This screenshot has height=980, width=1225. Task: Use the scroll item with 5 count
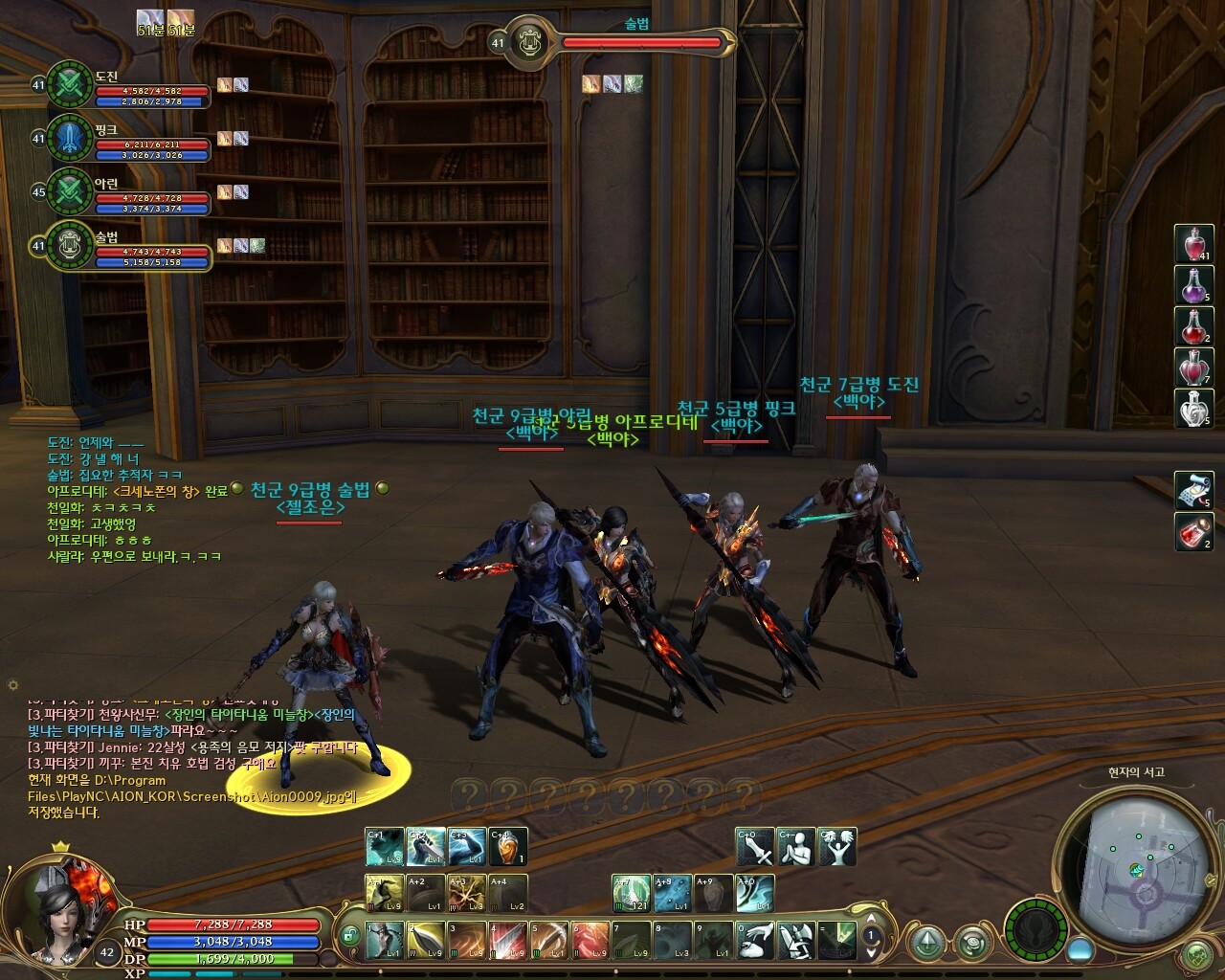pos(1193,490)
